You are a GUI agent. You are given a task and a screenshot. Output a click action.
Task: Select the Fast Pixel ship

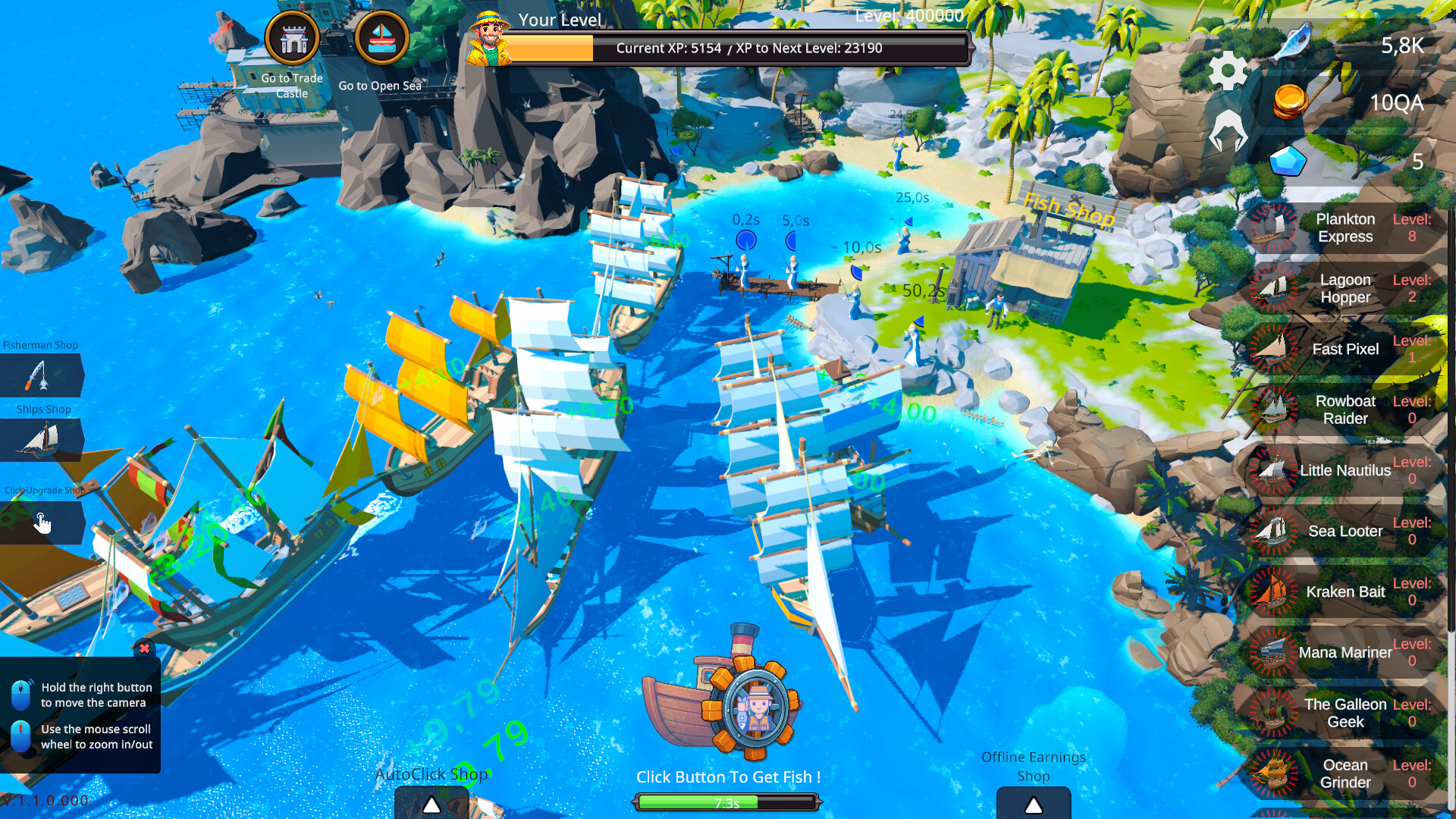1344,349
